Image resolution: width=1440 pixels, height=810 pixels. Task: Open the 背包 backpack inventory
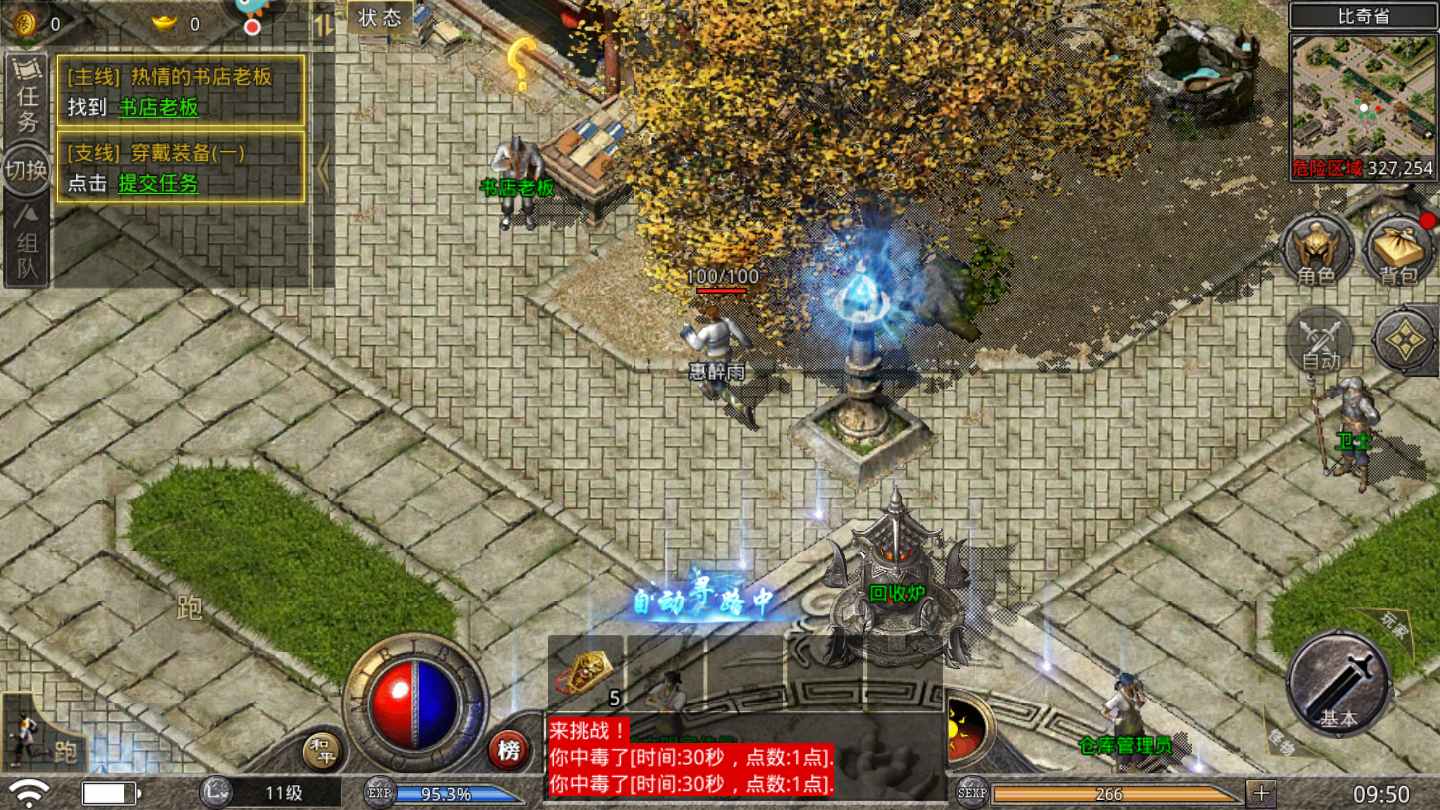[x=1397, y=250]
